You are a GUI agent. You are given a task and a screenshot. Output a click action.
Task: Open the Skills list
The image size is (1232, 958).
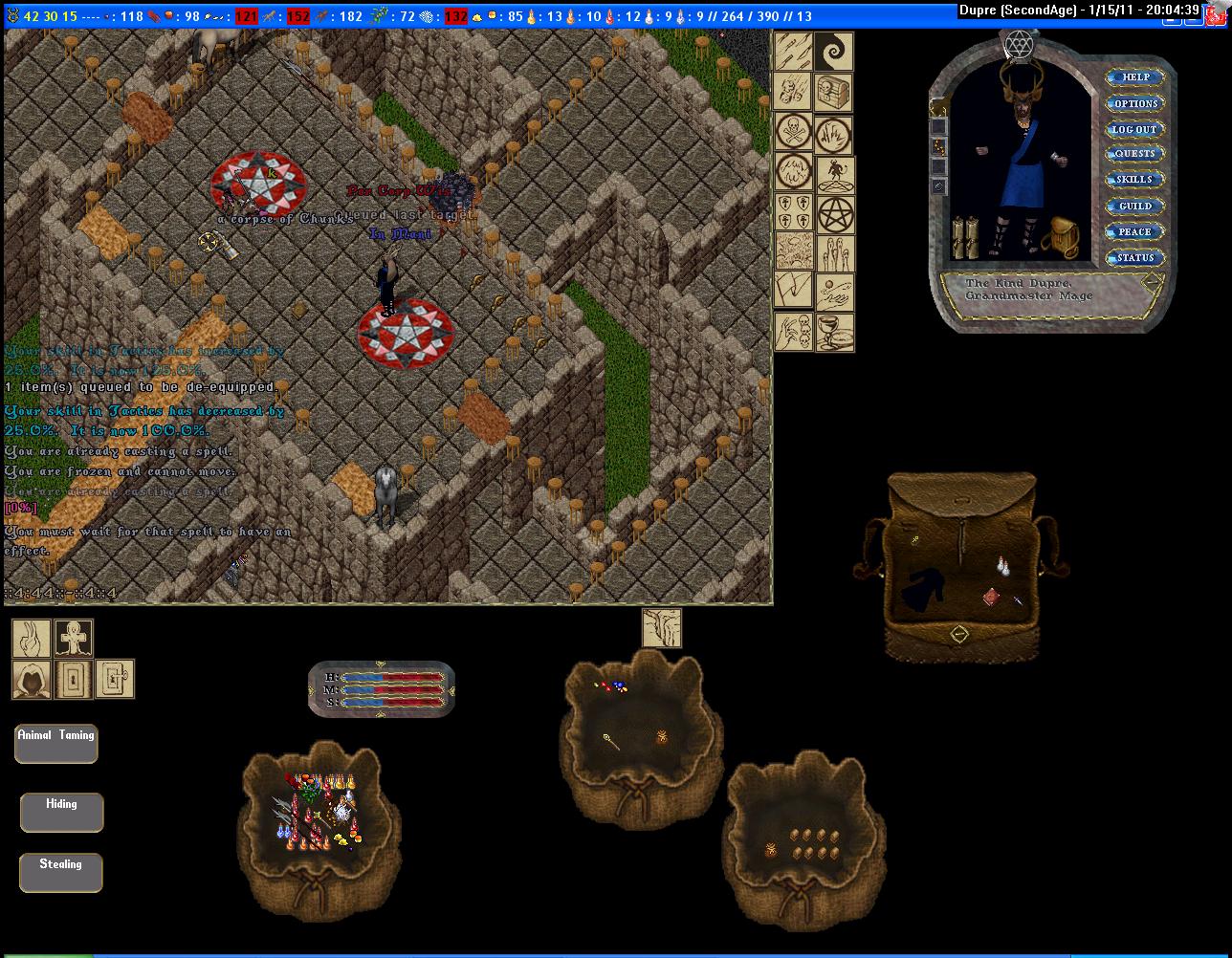1134,180
